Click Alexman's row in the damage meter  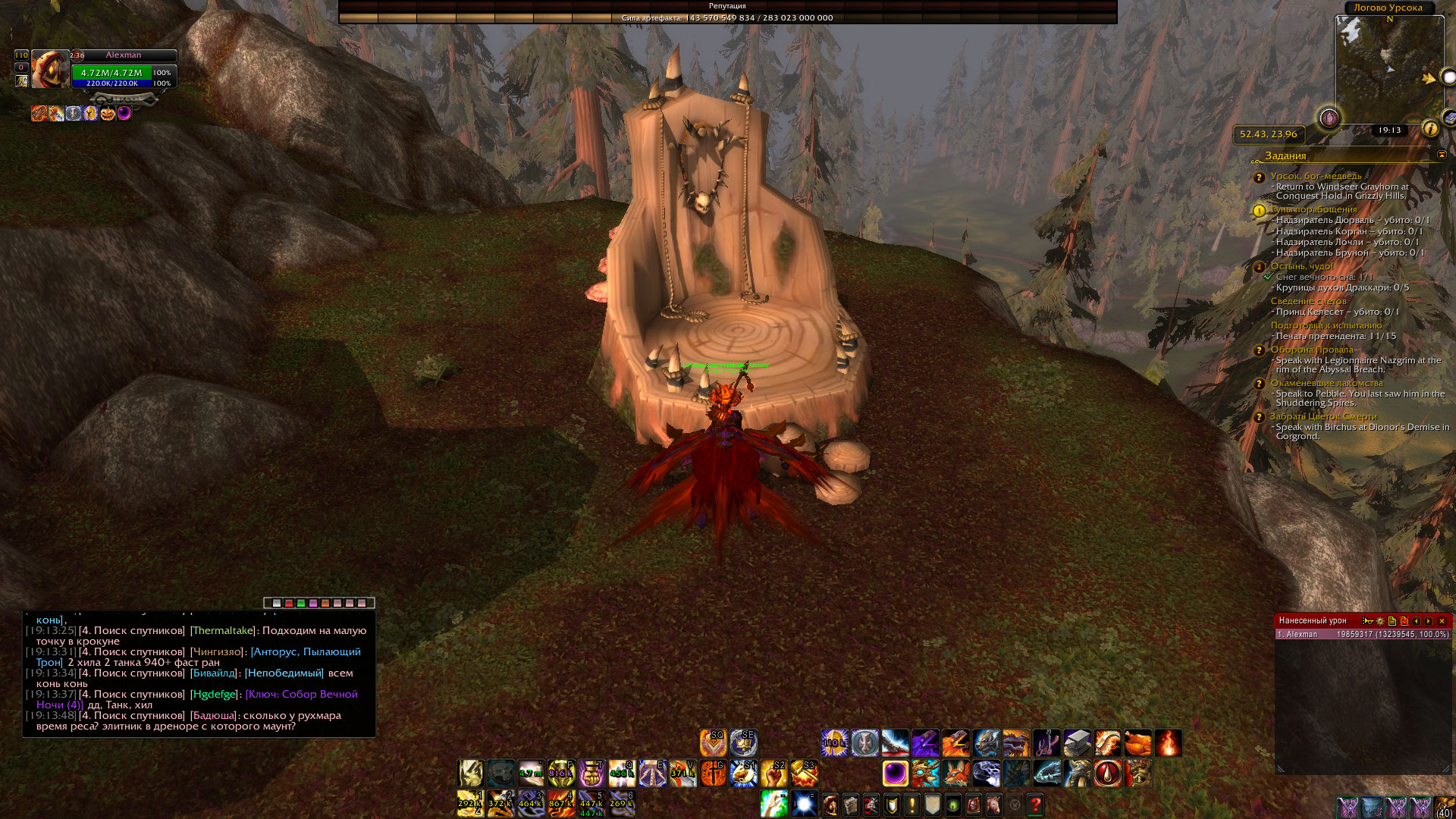point(1362,635)
